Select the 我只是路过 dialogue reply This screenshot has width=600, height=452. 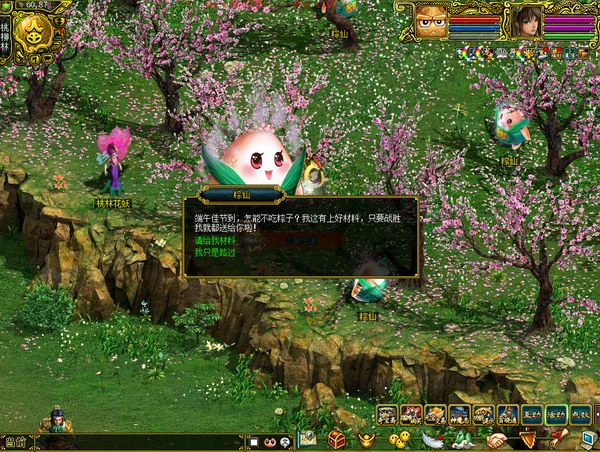215,252
